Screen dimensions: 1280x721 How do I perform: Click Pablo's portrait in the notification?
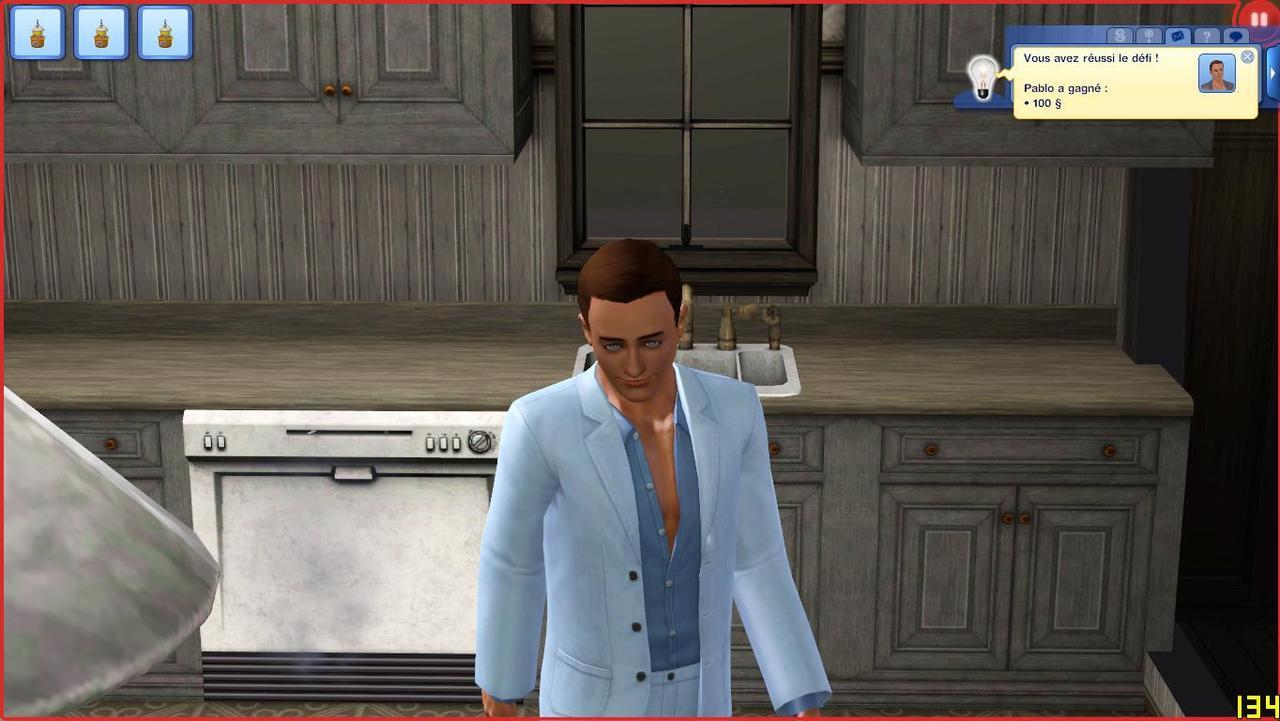pyautogui.click(x=1217, y=74)
